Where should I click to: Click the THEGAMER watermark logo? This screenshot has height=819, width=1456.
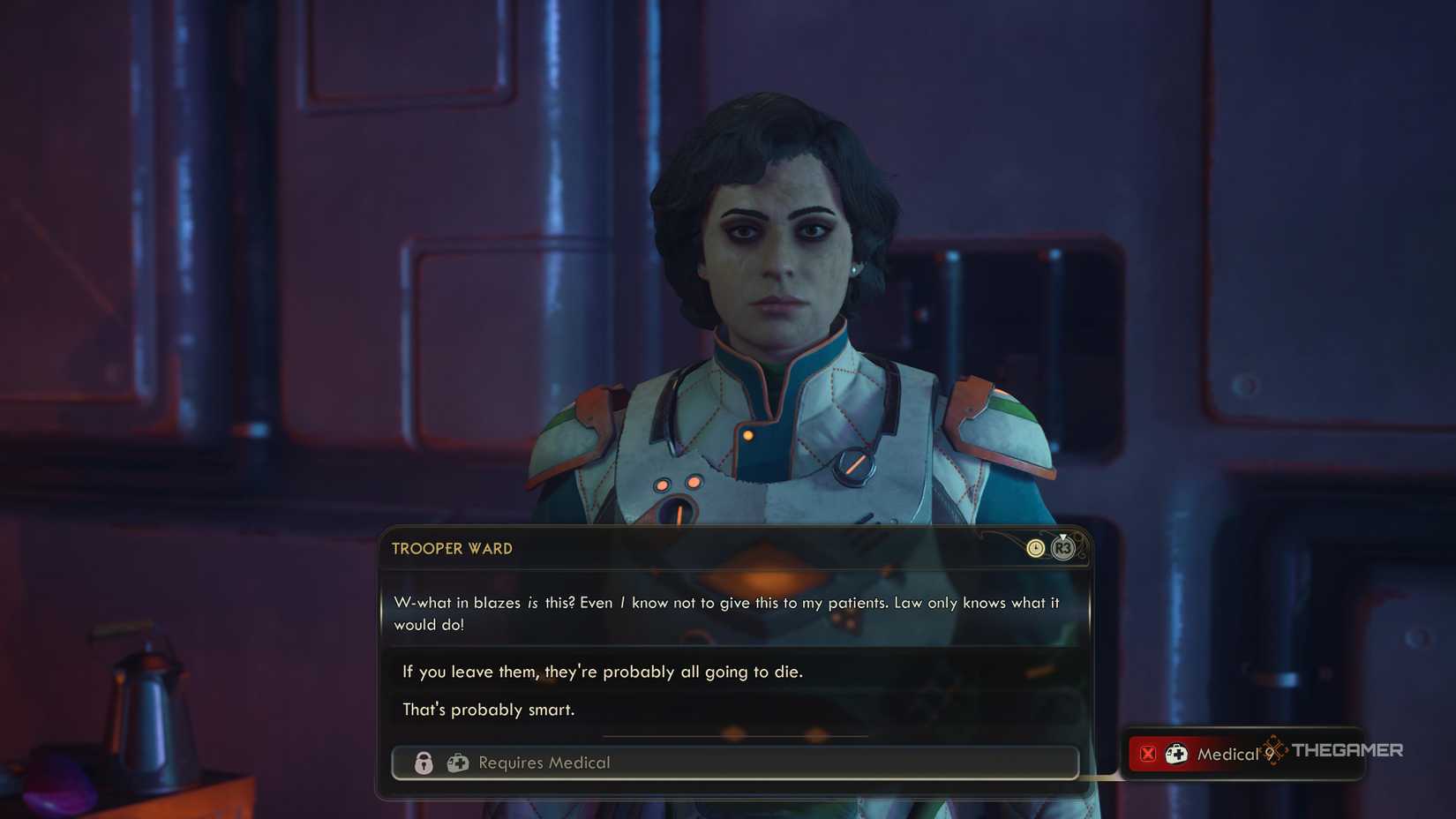click(1347, 750)
